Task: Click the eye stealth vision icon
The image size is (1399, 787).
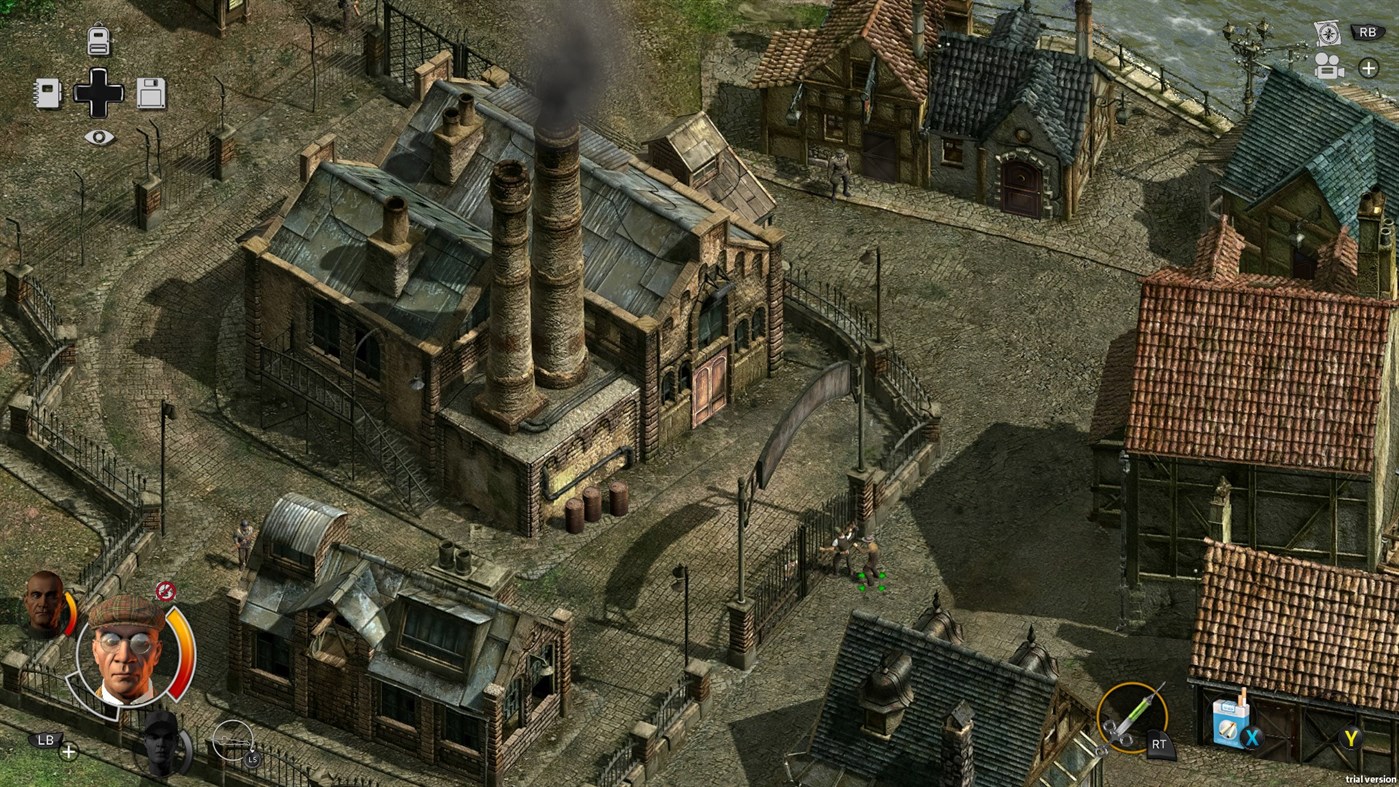Action: 97,135
